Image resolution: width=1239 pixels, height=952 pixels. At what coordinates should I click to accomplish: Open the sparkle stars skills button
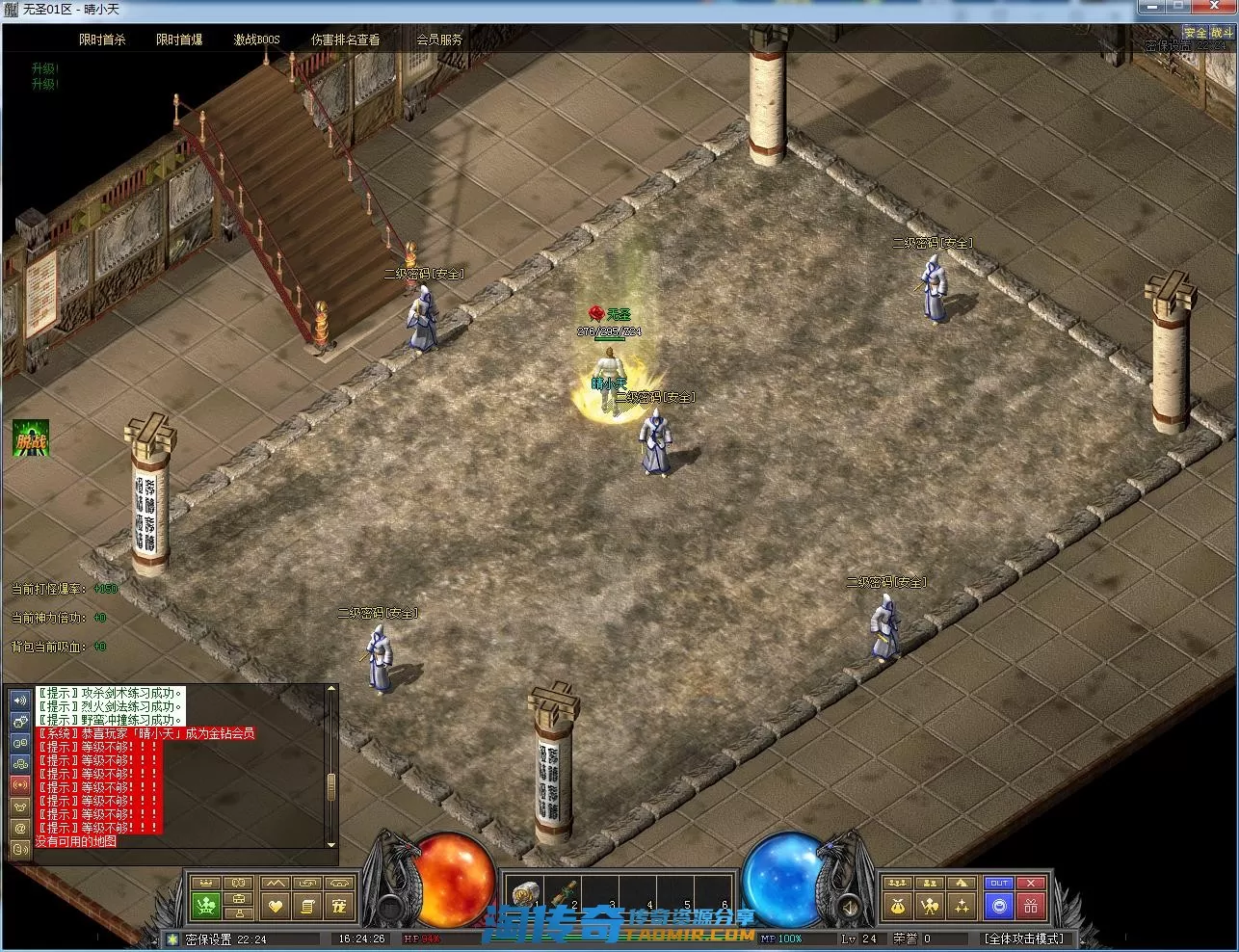point(962,906)
